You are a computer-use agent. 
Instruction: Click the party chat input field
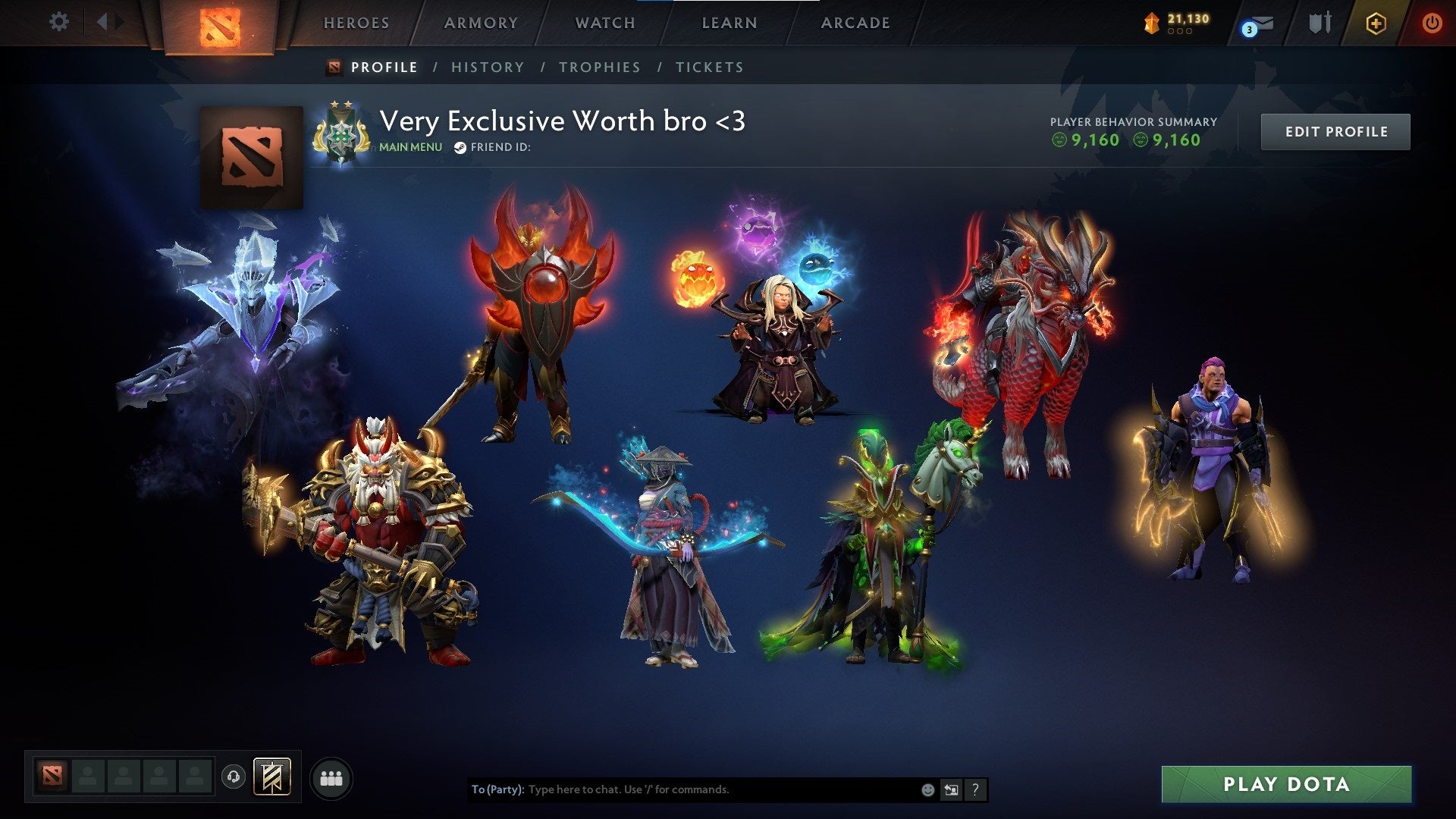pos(682,789)
